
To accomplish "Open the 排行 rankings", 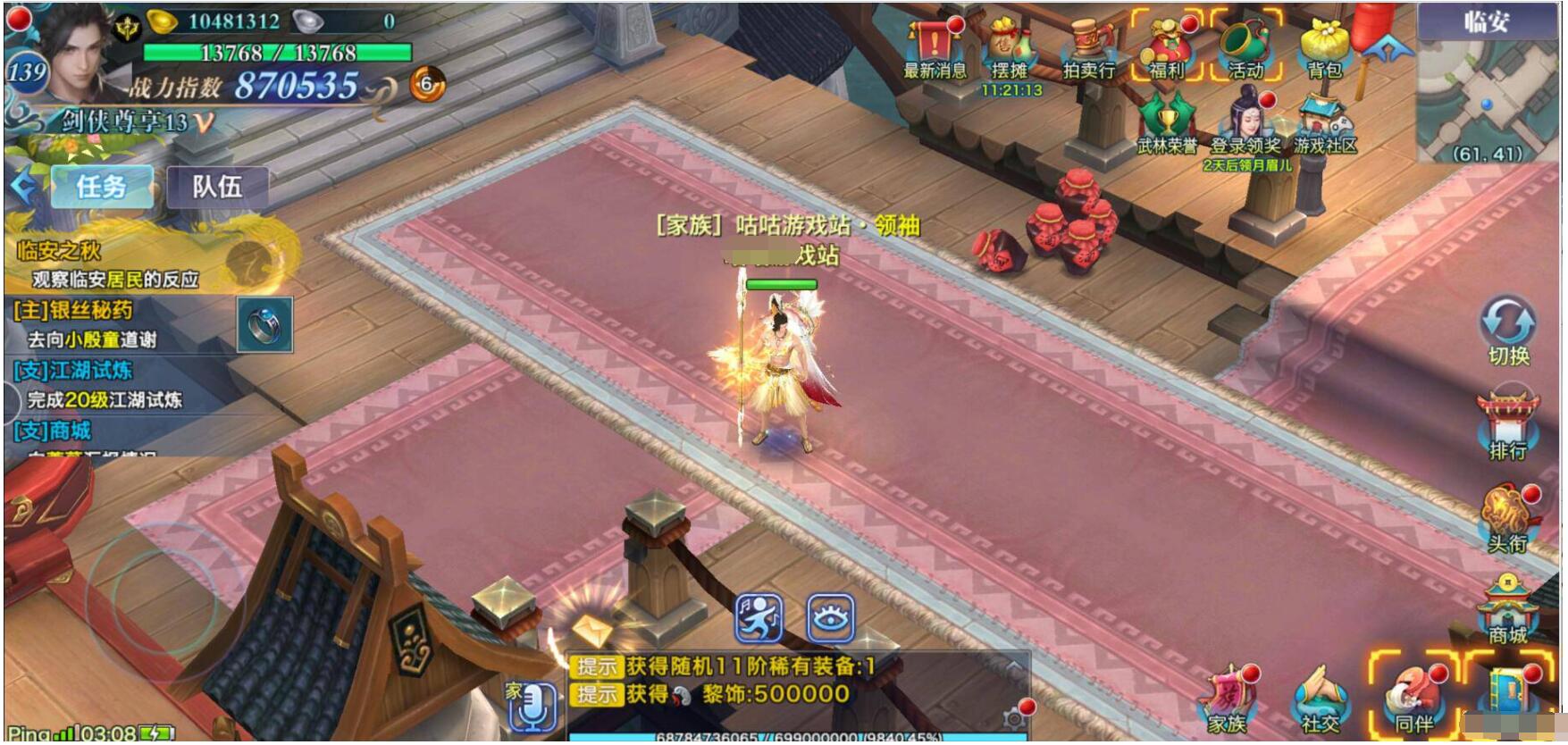I will [x=1508, y=424].
